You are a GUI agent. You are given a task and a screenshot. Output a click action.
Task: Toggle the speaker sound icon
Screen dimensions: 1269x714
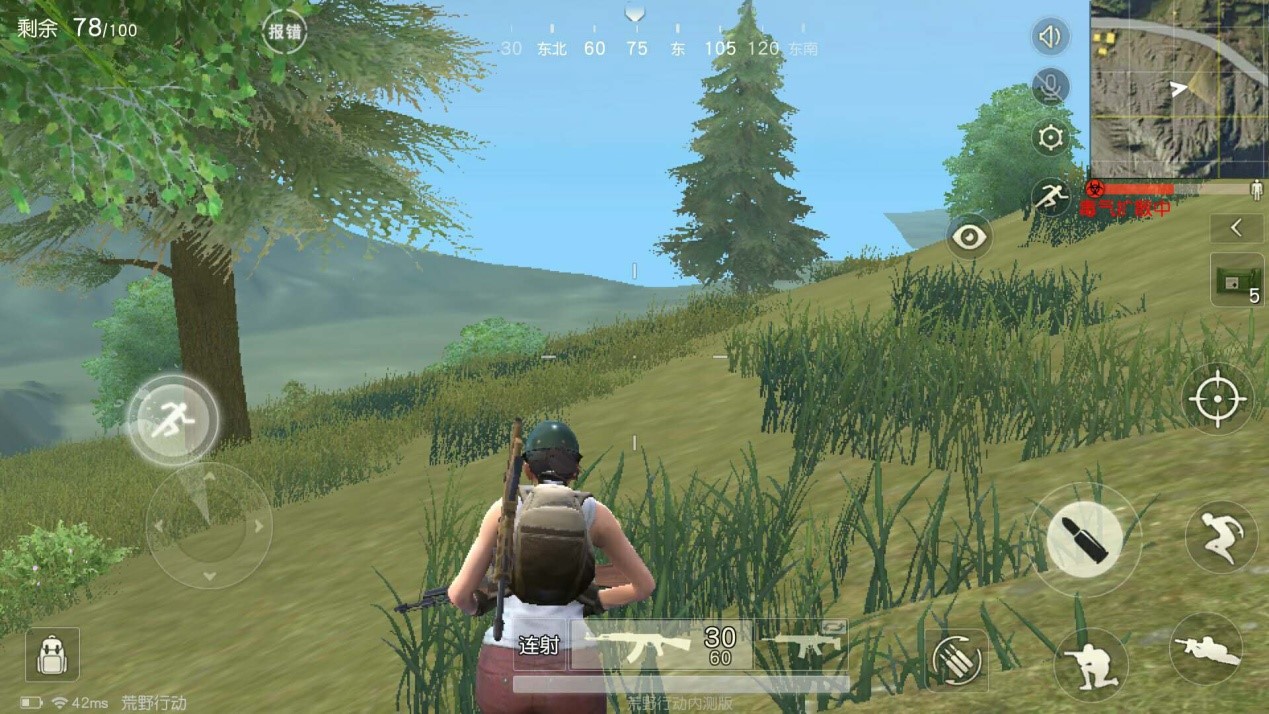pyautogui.click(x=1049, y=37)
